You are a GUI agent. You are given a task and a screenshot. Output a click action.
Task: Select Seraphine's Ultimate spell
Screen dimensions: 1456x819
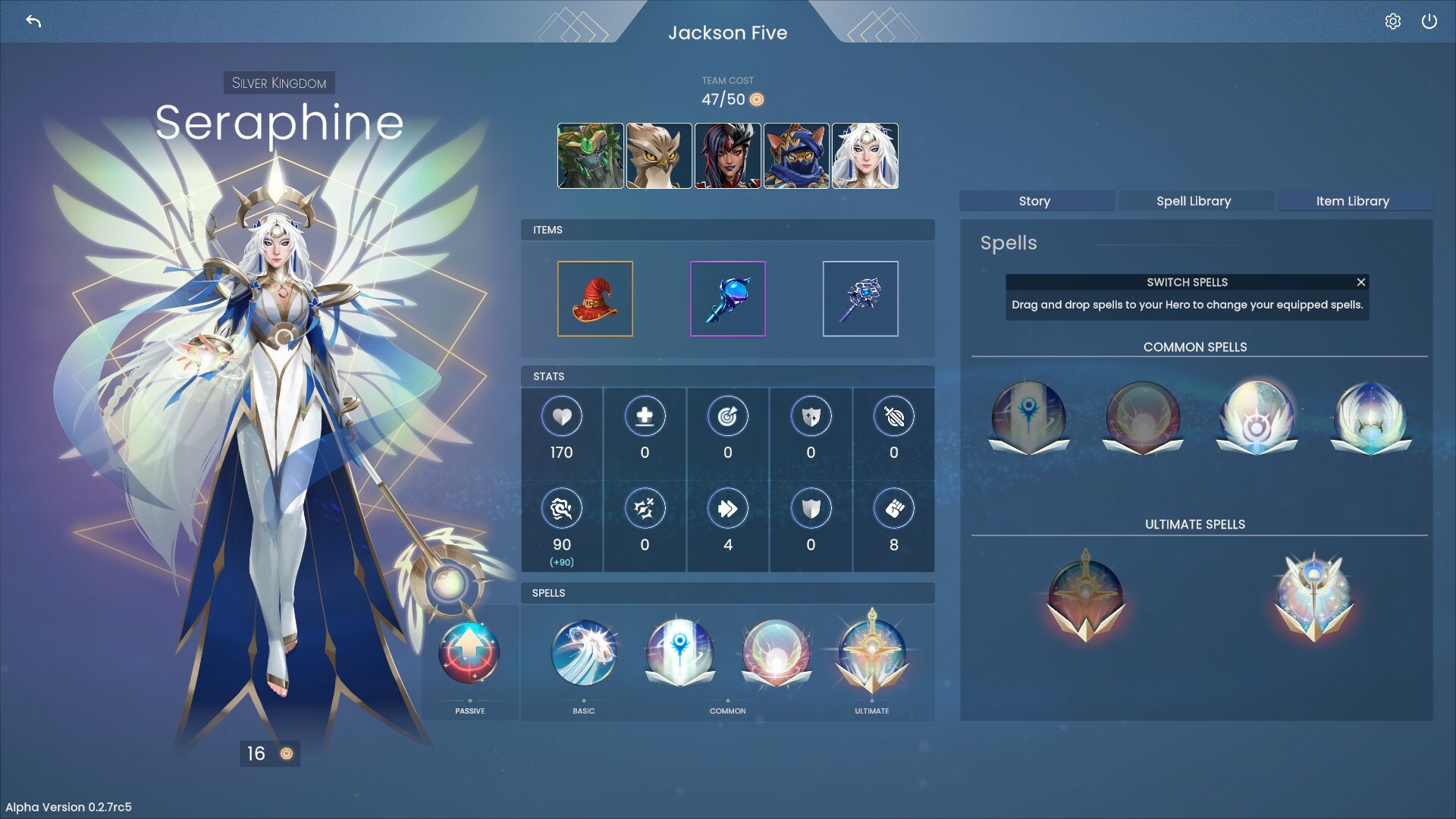pyautogui.click(x=871, y=652)
